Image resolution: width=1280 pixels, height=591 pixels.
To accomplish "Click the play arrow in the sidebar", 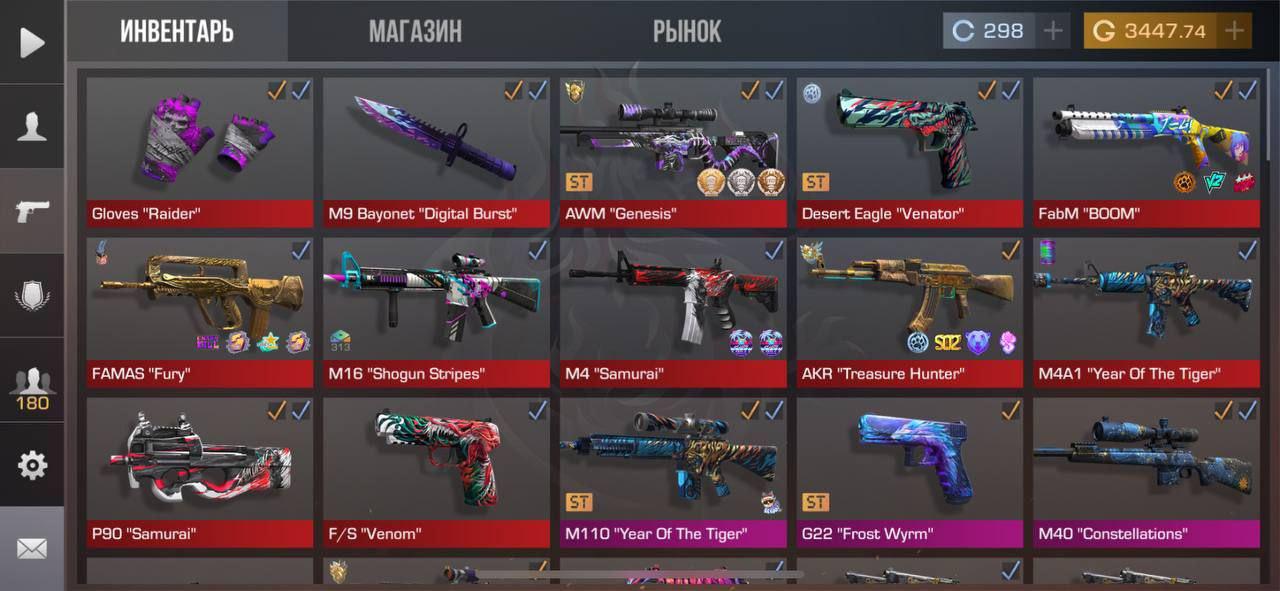I will (32, 42).
